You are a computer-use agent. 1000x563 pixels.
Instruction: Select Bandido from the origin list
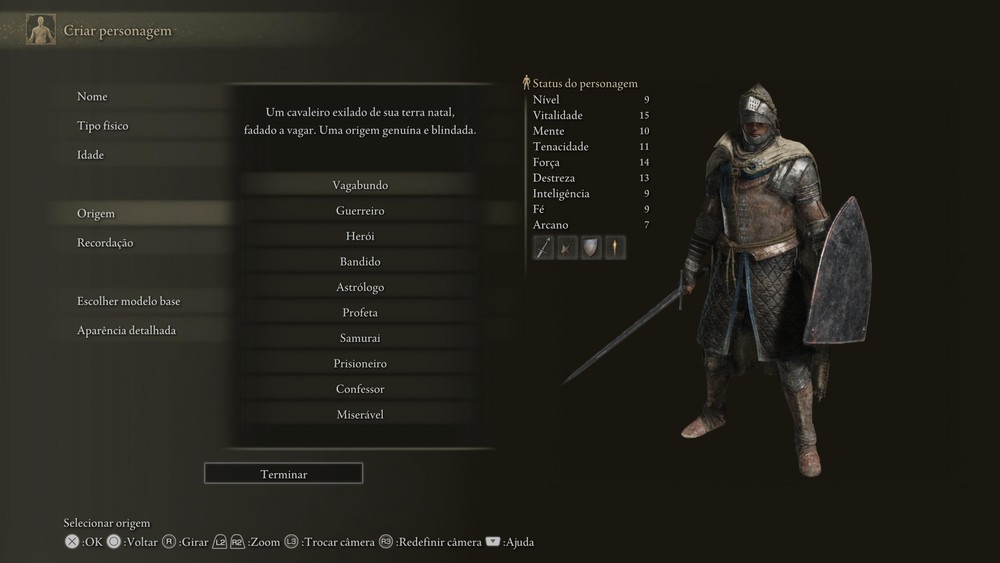[360, 262]
